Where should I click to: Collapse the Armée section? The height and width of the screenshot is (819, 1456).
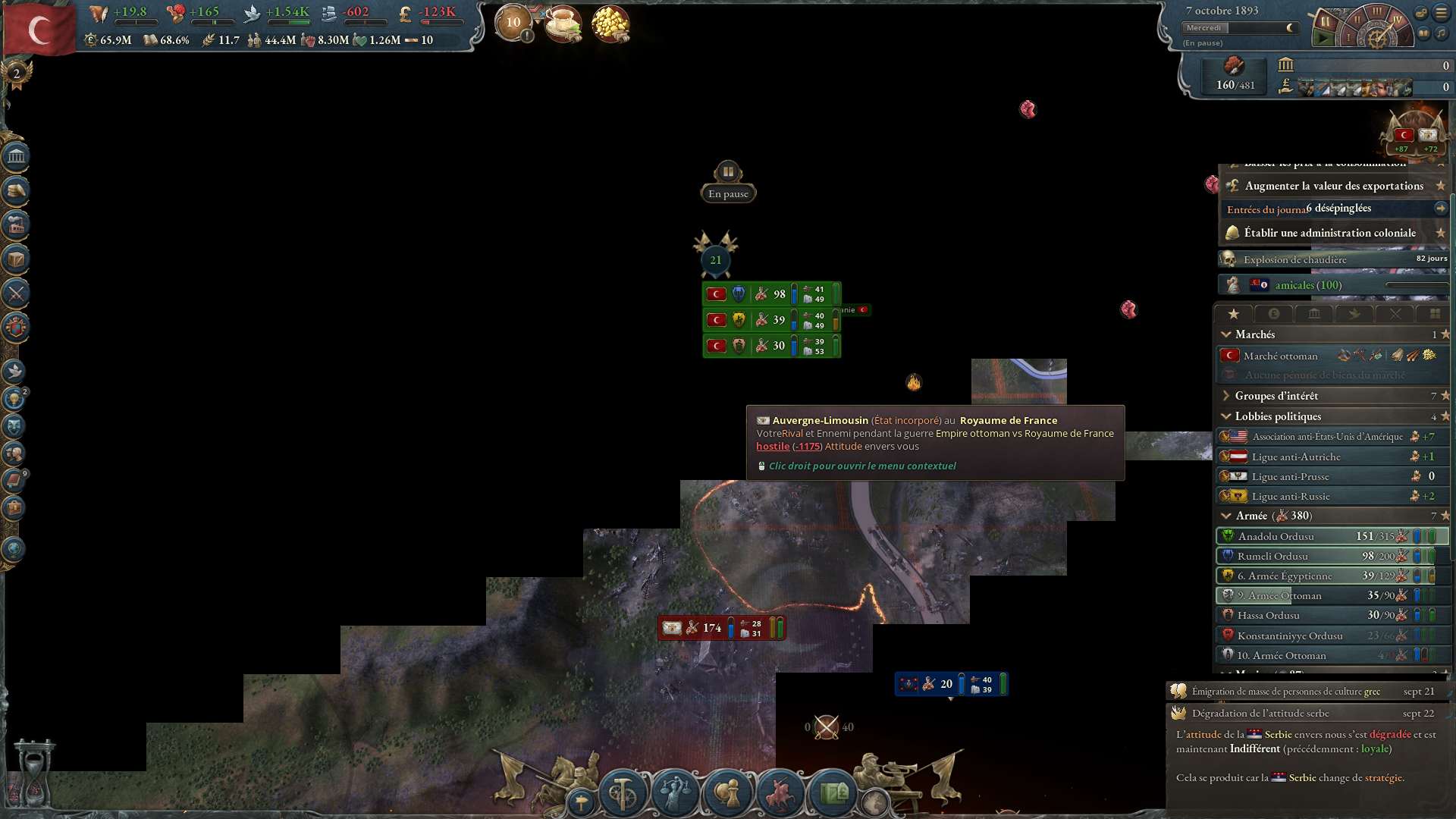[x=1226, y=515]
